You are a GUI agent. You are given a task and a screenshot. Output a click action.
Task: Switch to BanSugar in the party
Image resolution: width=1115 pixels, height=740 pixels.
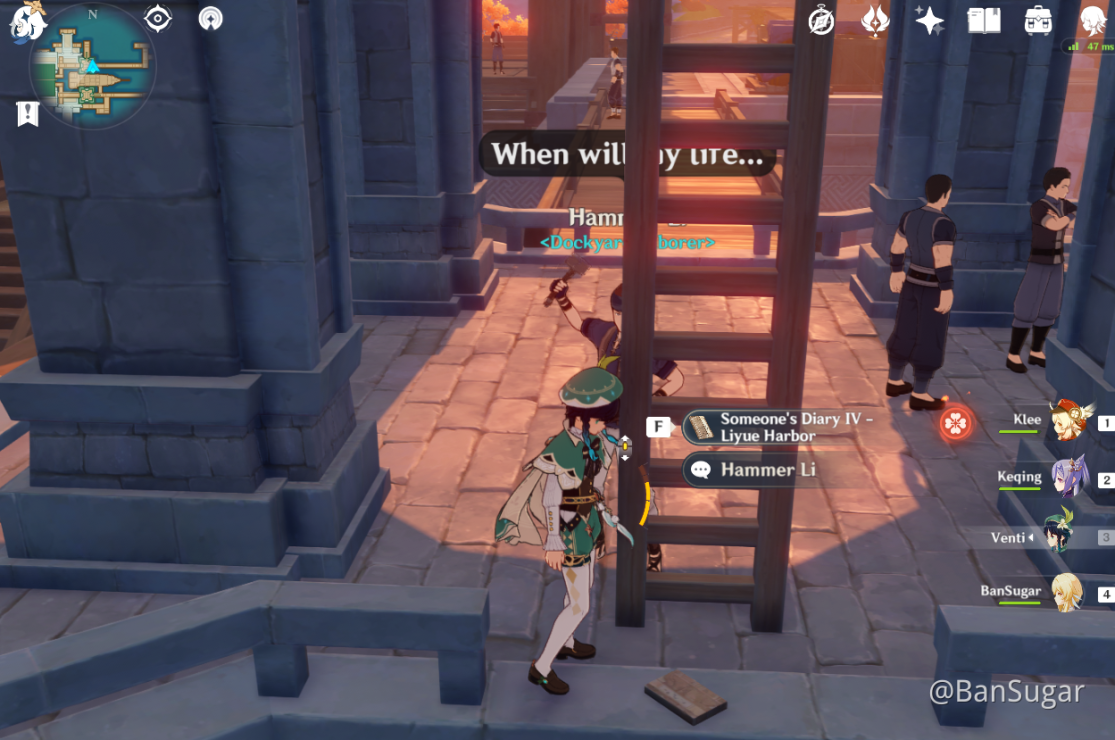(1066, 592)
